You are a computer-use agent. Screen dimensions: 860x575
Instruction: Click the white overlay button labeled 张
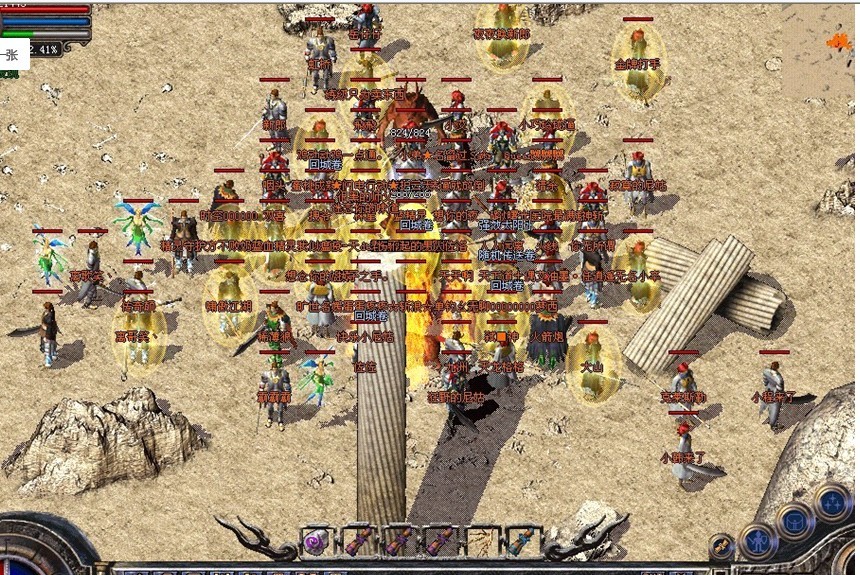point(13,56)
